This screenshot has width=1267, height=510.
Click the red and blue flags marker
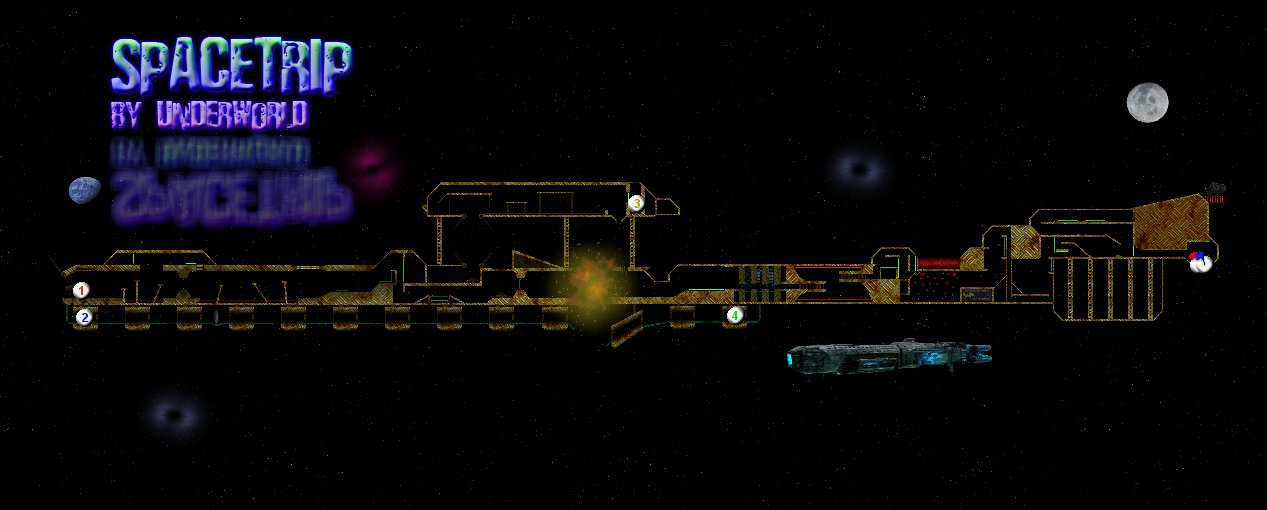[1200, 263]
